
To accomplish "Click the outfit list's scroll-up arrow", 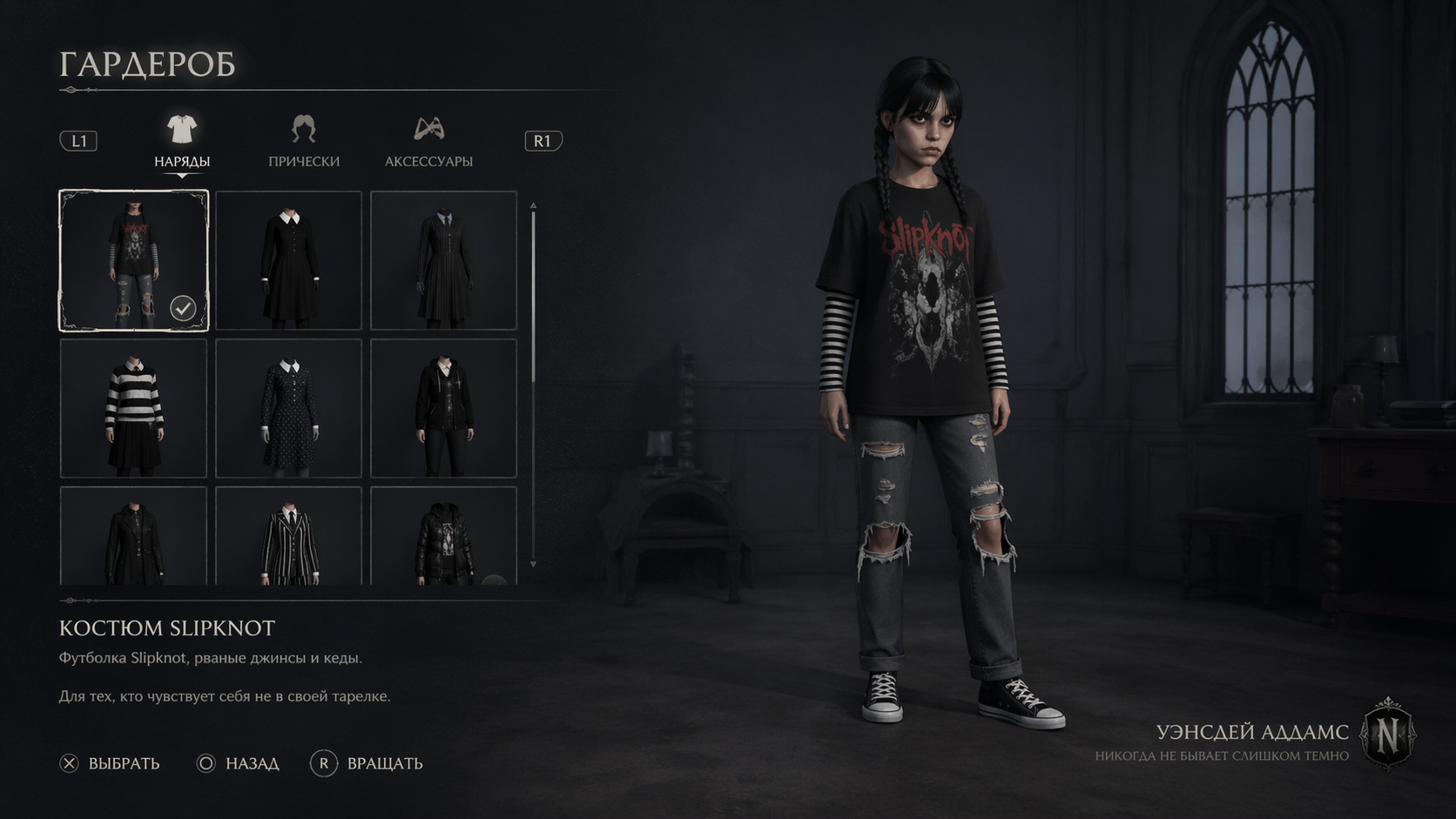I will pyautogui.click(x=533, y=206).
